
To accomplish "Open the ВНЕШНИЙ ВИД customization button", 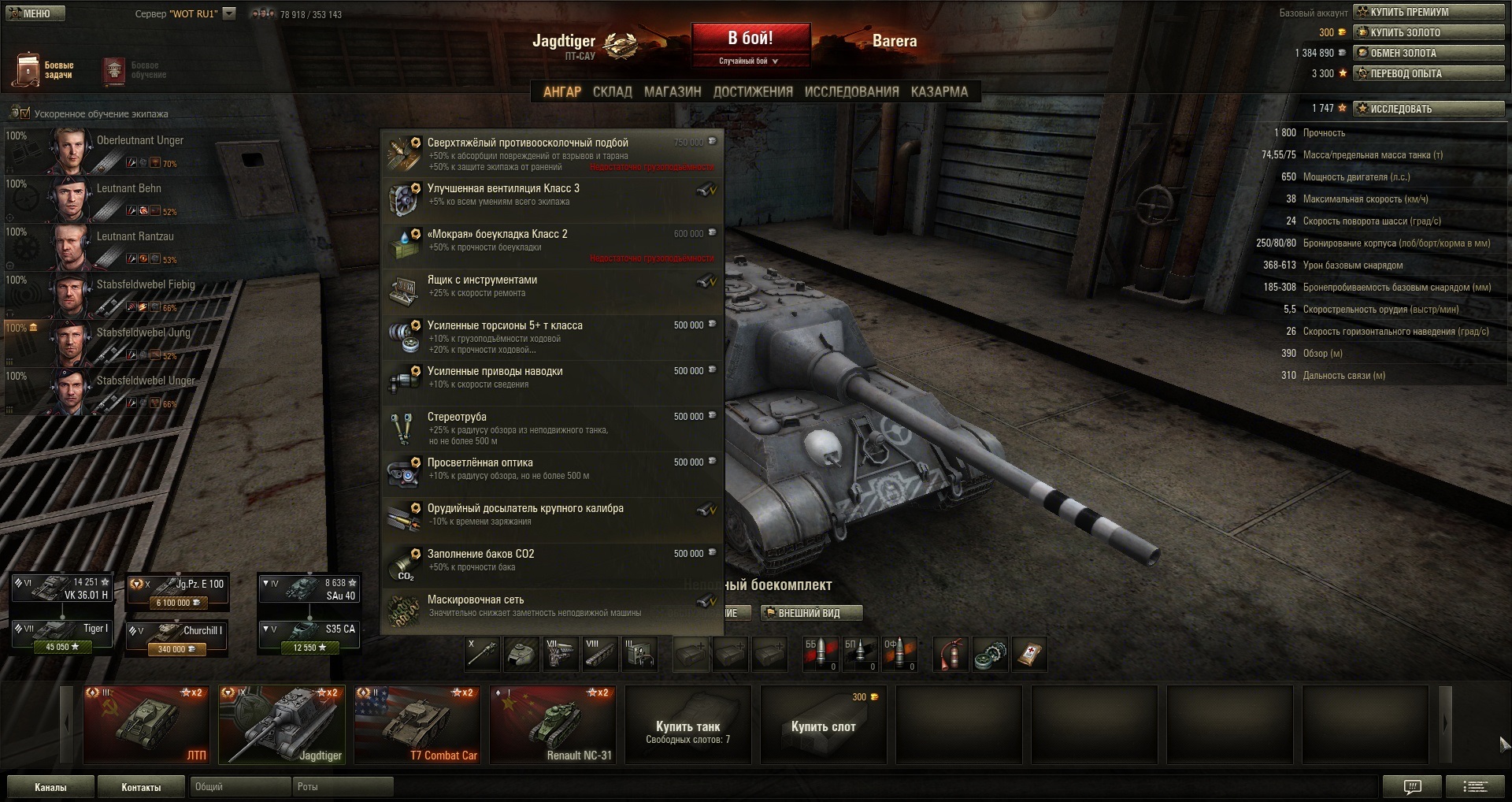I will (811, 613).
